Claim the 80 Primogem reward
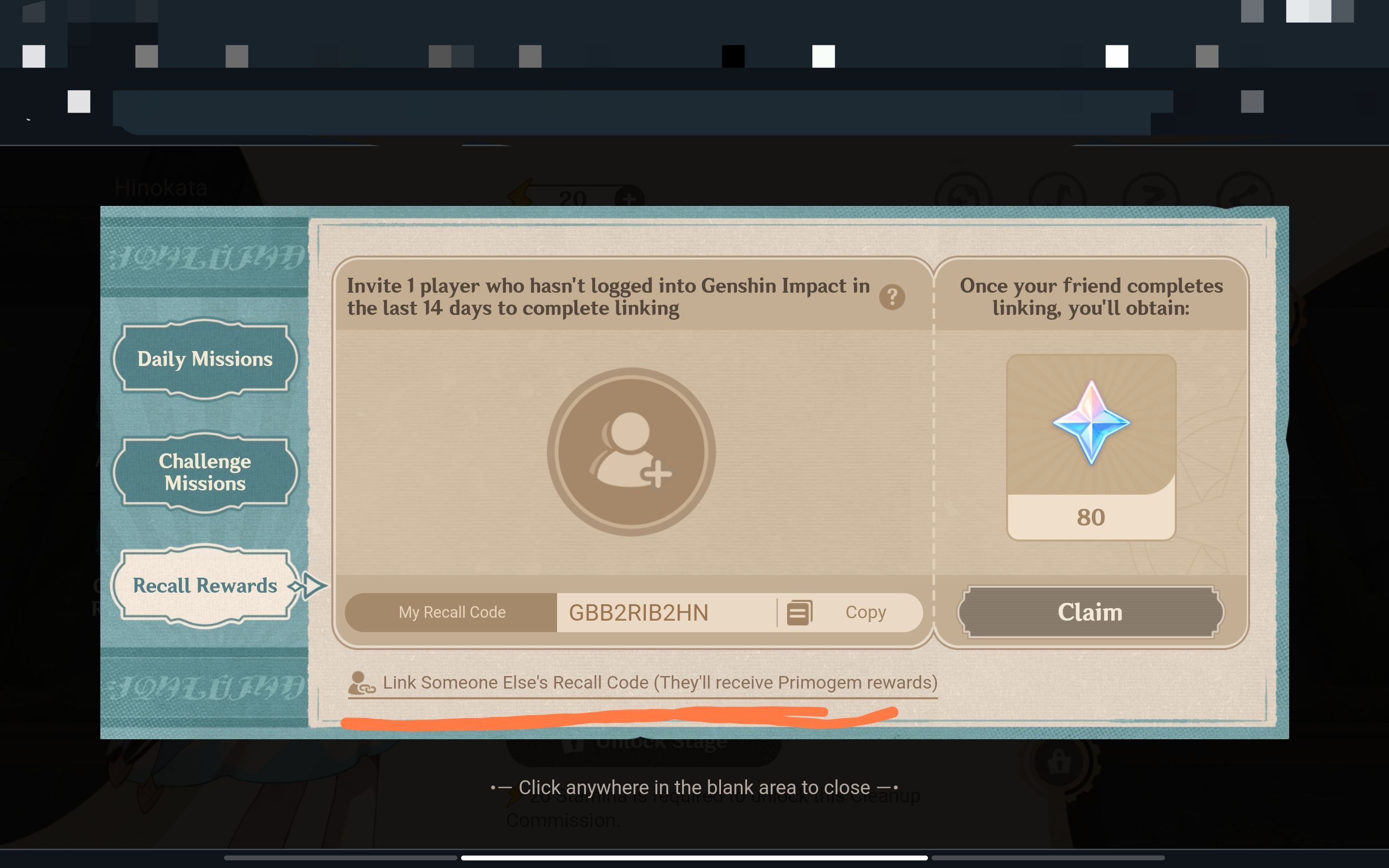This screenshot has height=868, width=1389. tap(1090, 611)
